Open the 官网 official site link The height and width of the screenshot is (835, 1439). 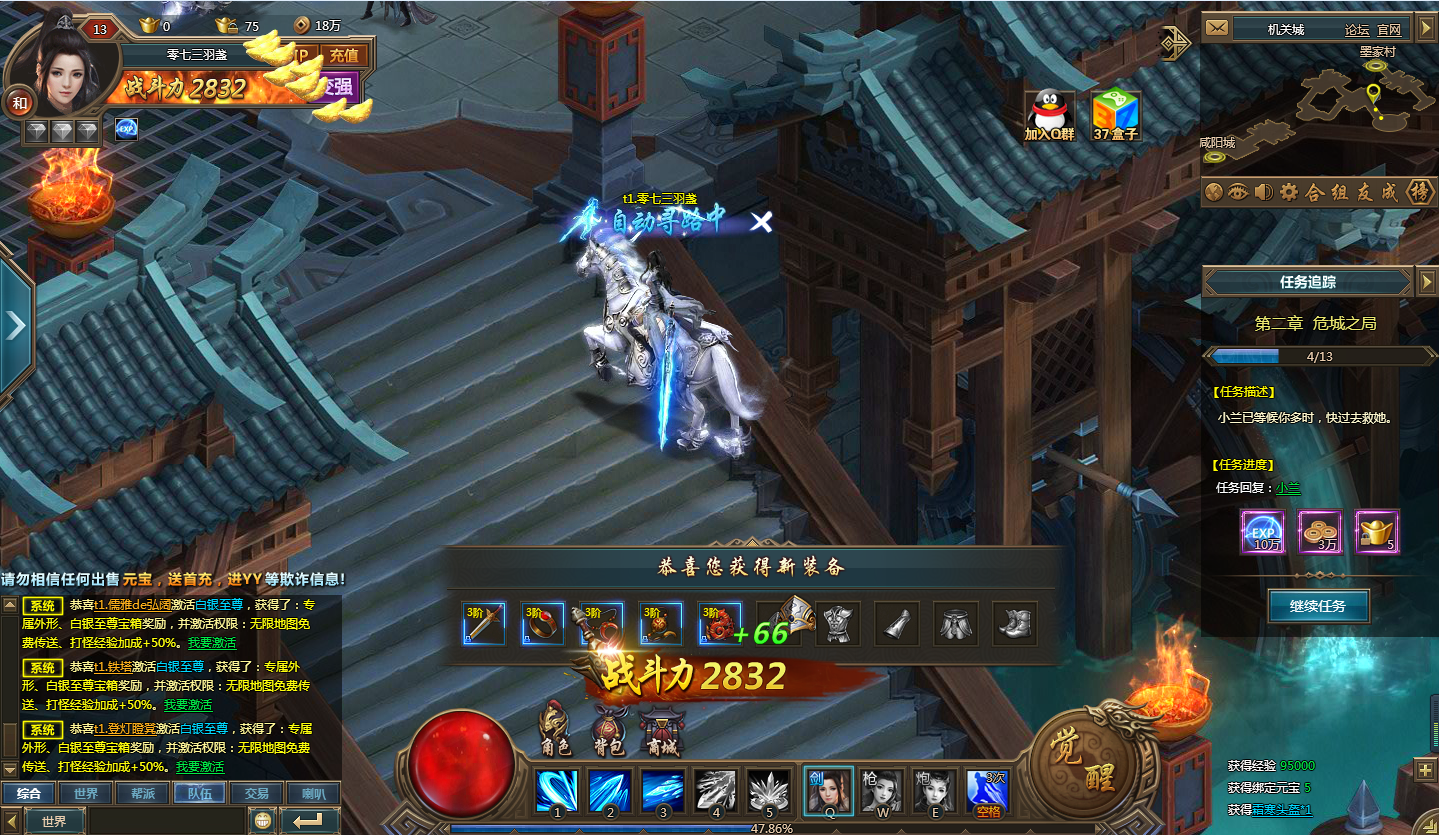[x=1389, y=30]
